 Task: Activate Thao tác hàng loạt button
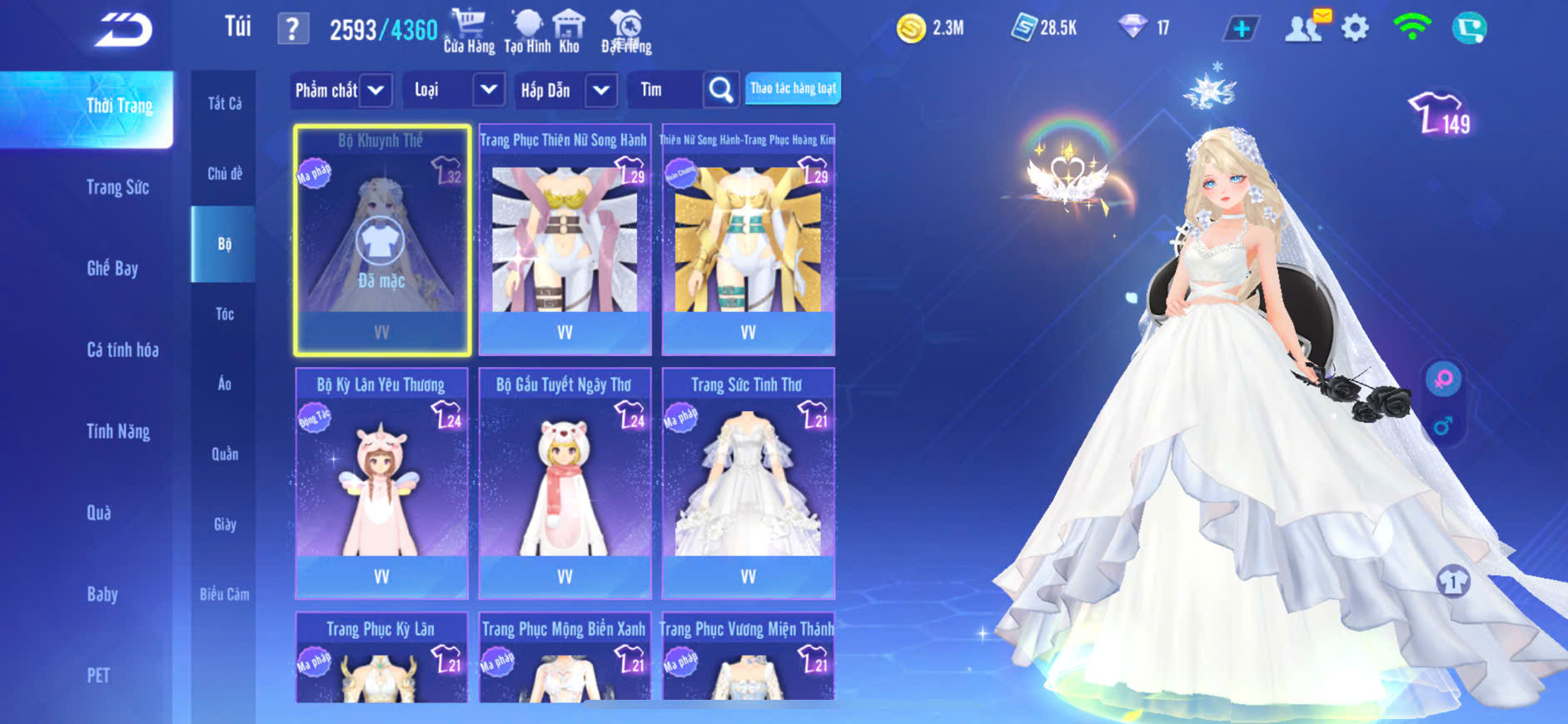pos(793,88)
